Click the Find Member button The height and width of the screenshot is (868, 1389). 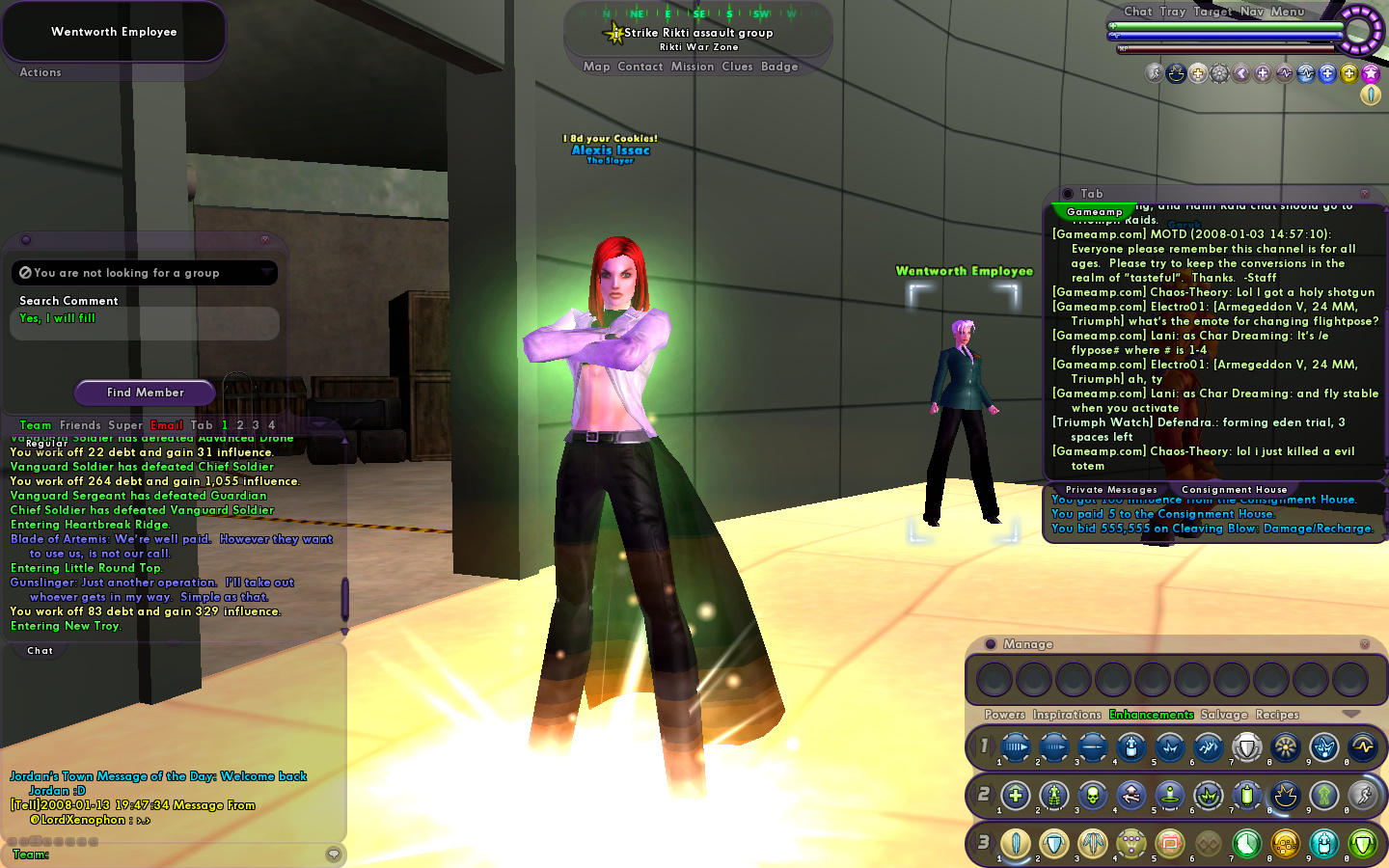[x=145, y=393]
